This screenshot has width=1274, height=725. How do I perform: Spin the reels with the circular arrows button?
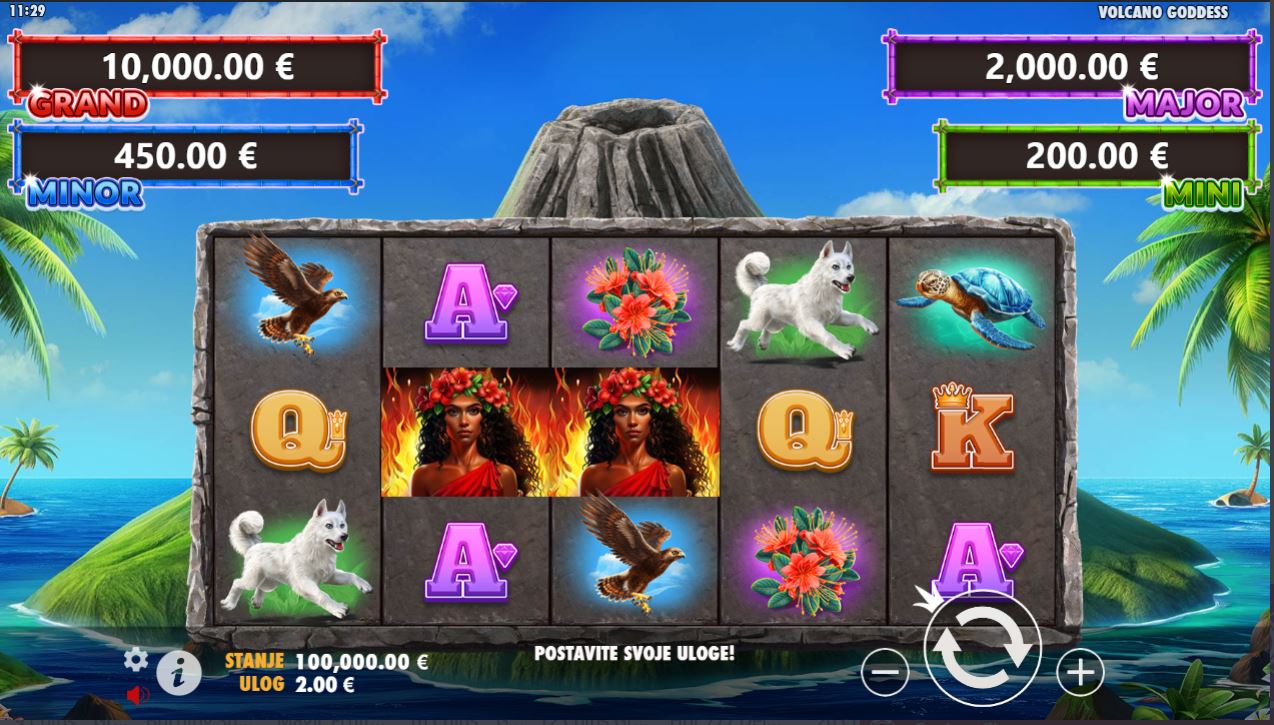point(982,649)
